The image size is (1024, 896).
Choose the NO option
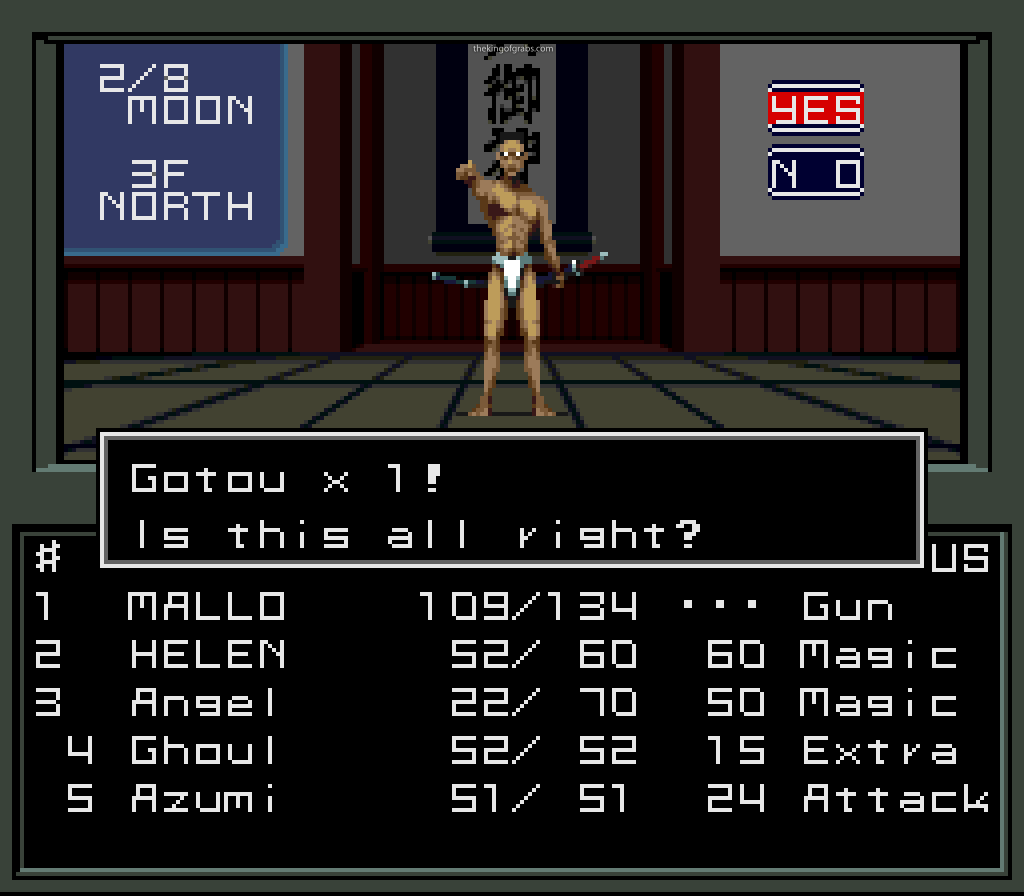point(815,174)
